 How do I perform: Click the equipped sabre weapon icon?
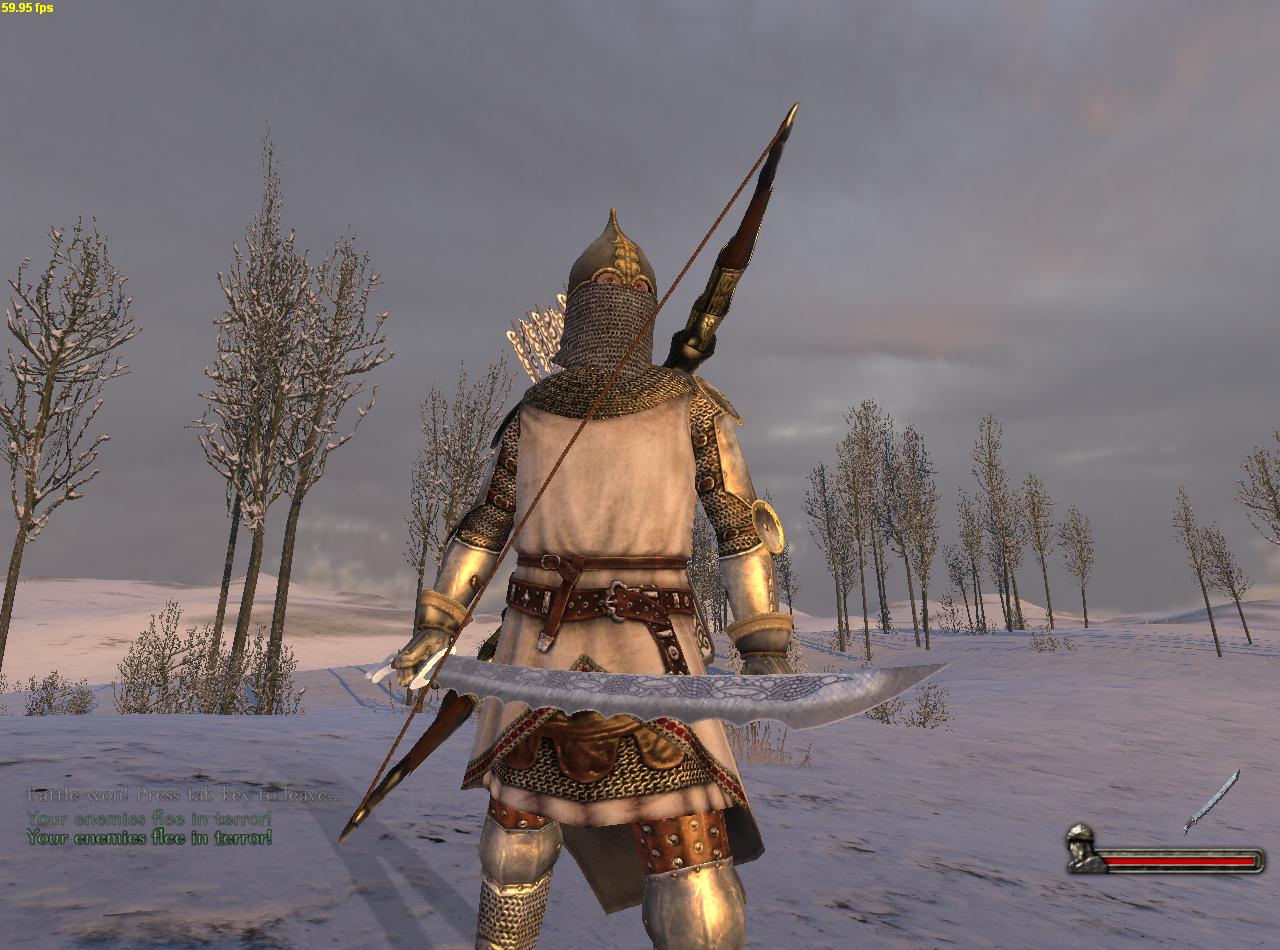[1212, 801]
